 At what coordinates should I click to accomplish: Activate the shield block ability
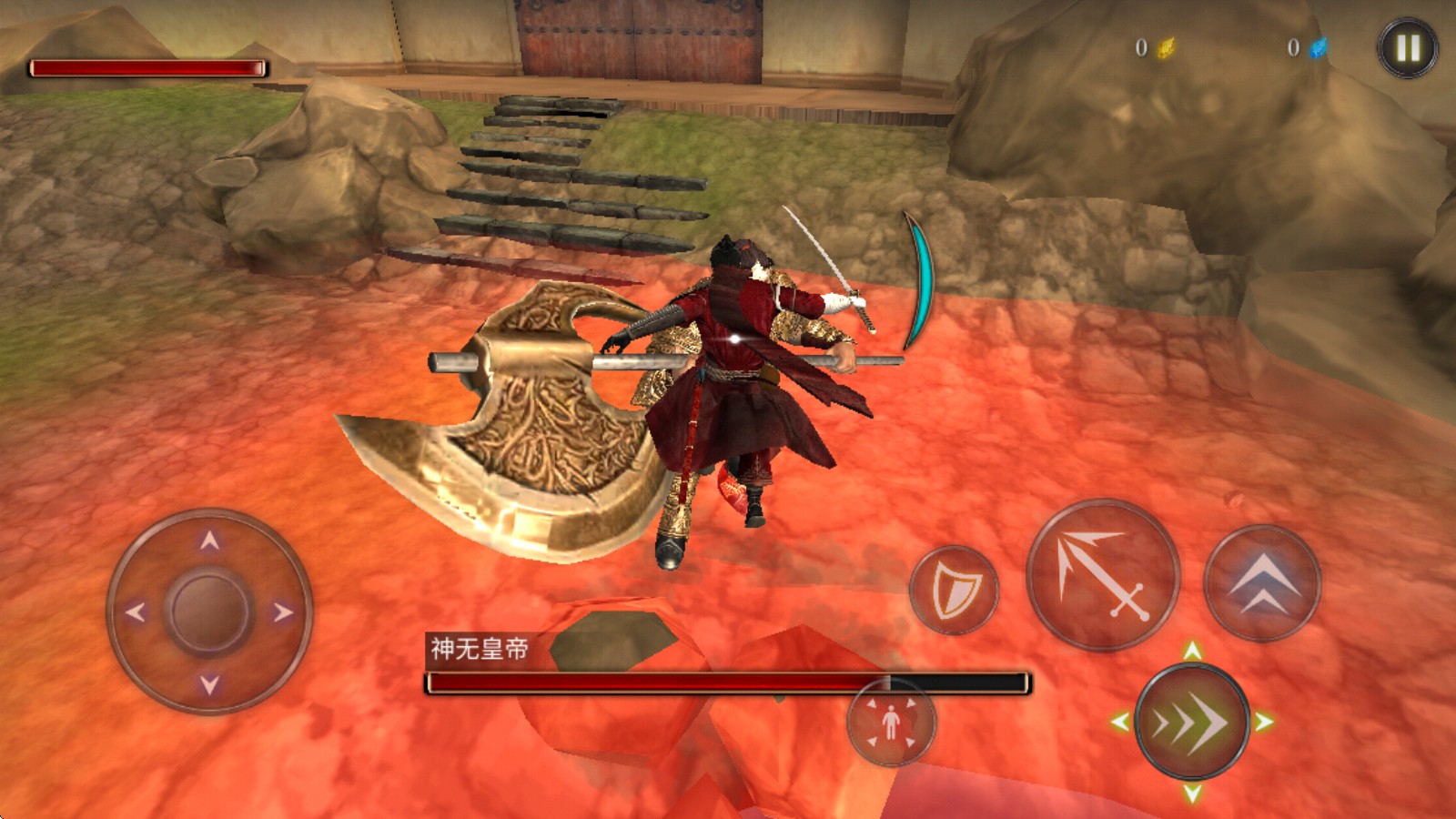coord(956,590)
